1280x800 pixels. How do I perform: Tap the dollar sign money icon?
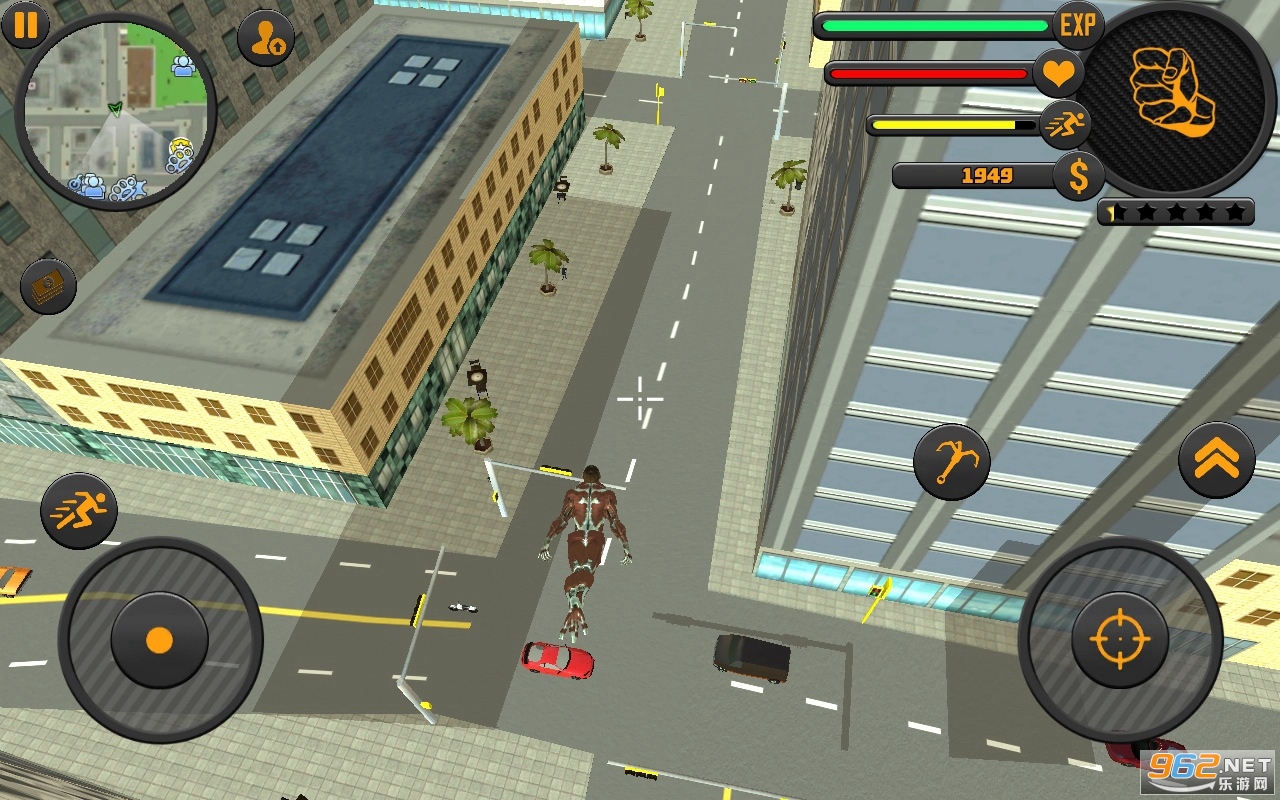click(x=1078, y=177)
